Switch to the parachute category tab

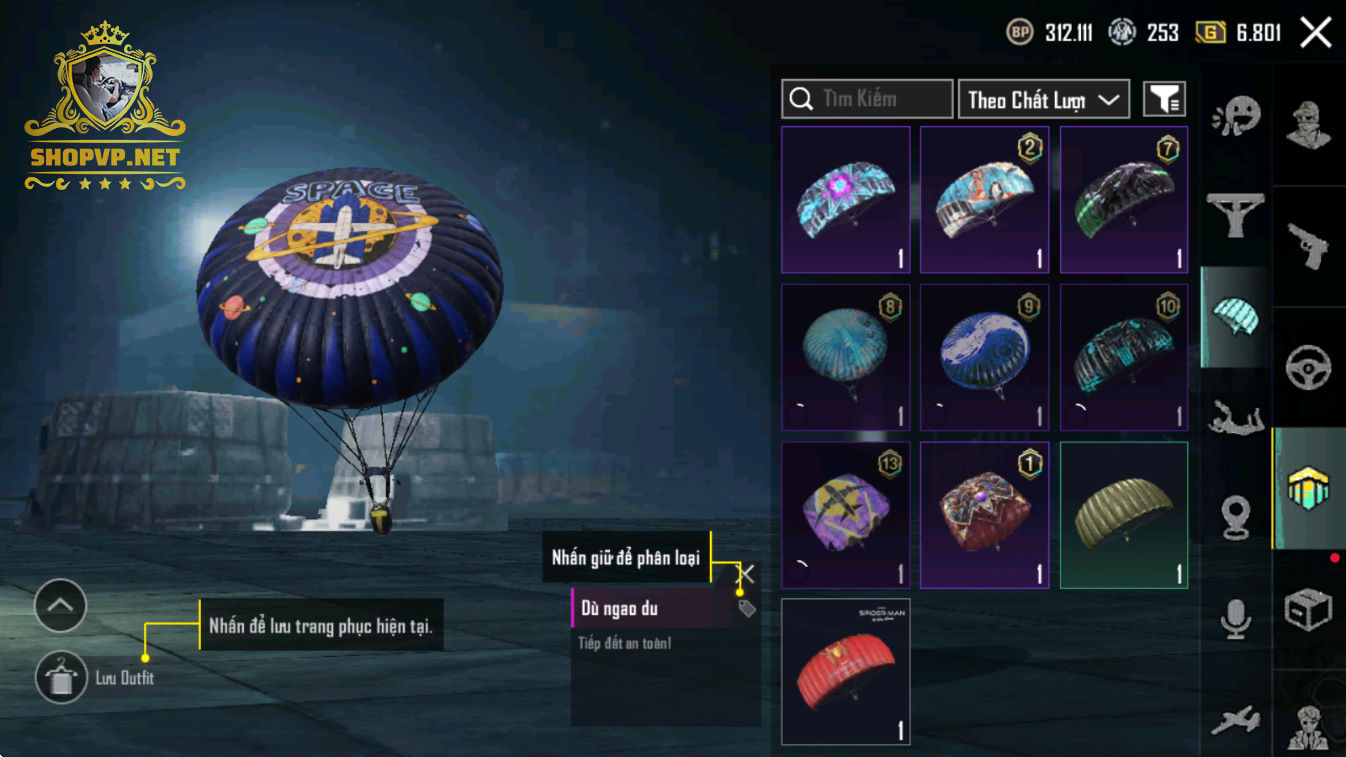[x=1235, y=317]
